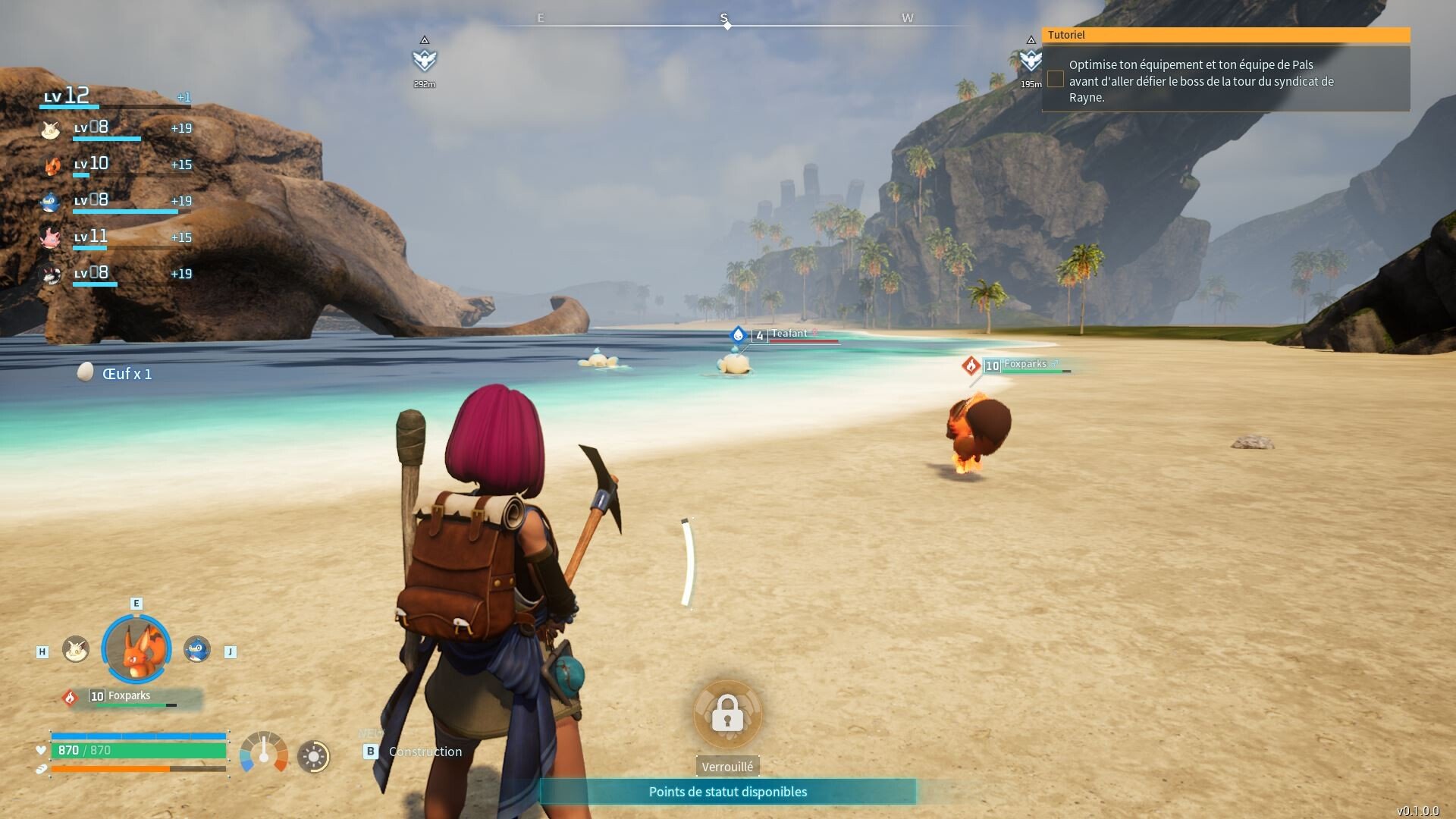
Task: Select the black-and-white pal in the party list
Action: tap(51, 274)
